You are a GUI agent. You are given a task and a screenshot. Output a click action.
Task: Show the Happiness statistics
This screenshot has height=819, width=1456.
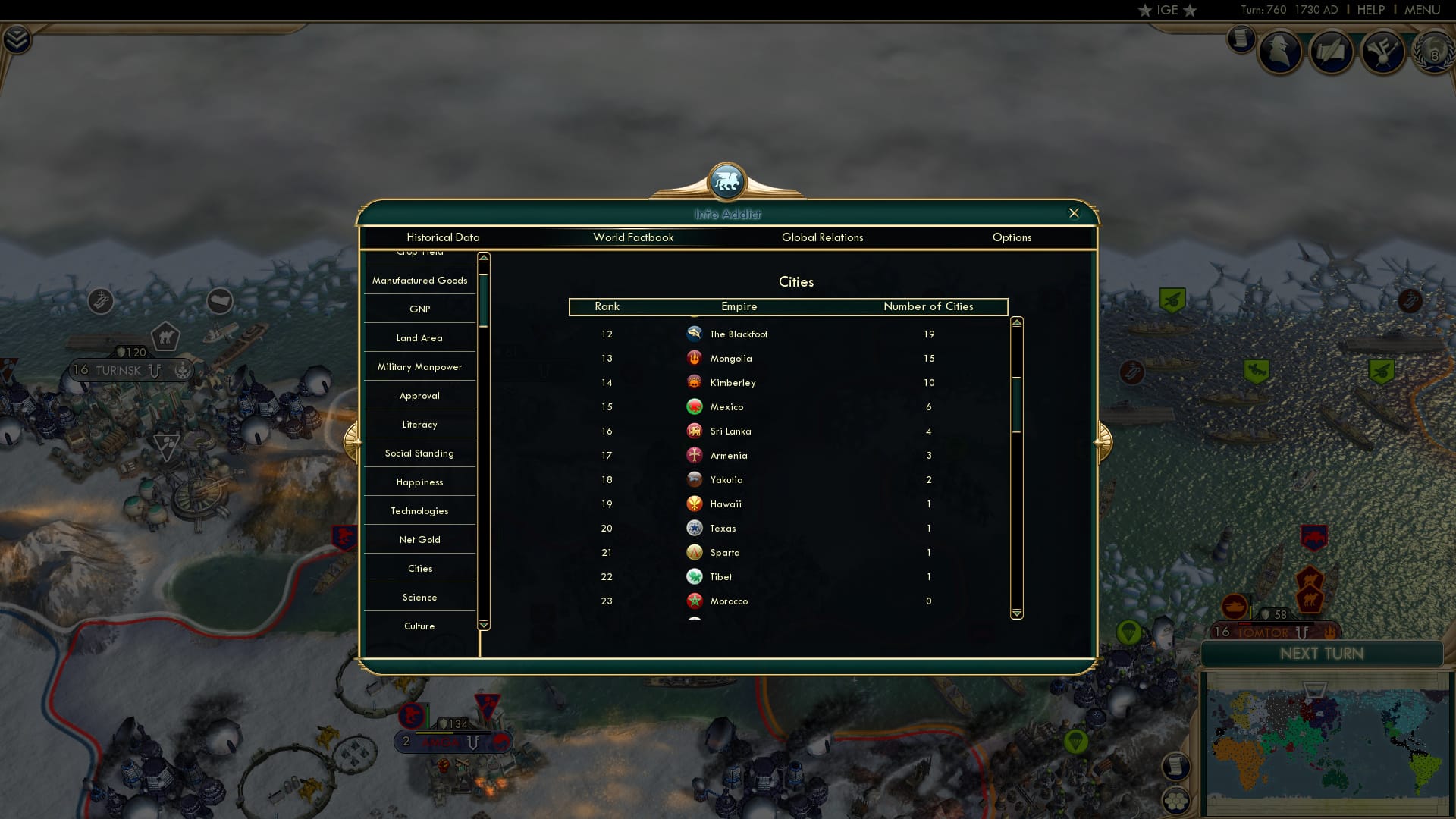coord(419,482)
